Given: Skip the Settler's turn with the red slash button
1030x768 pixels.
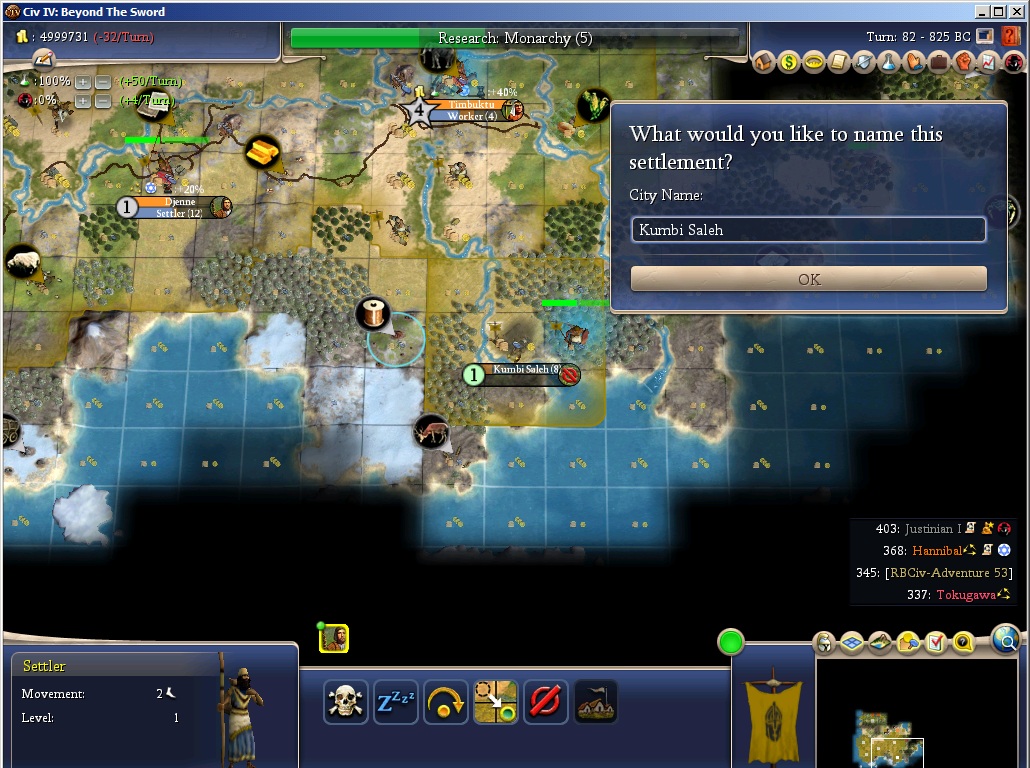Looking at the screenshot, I should click(x=545, y=702).
